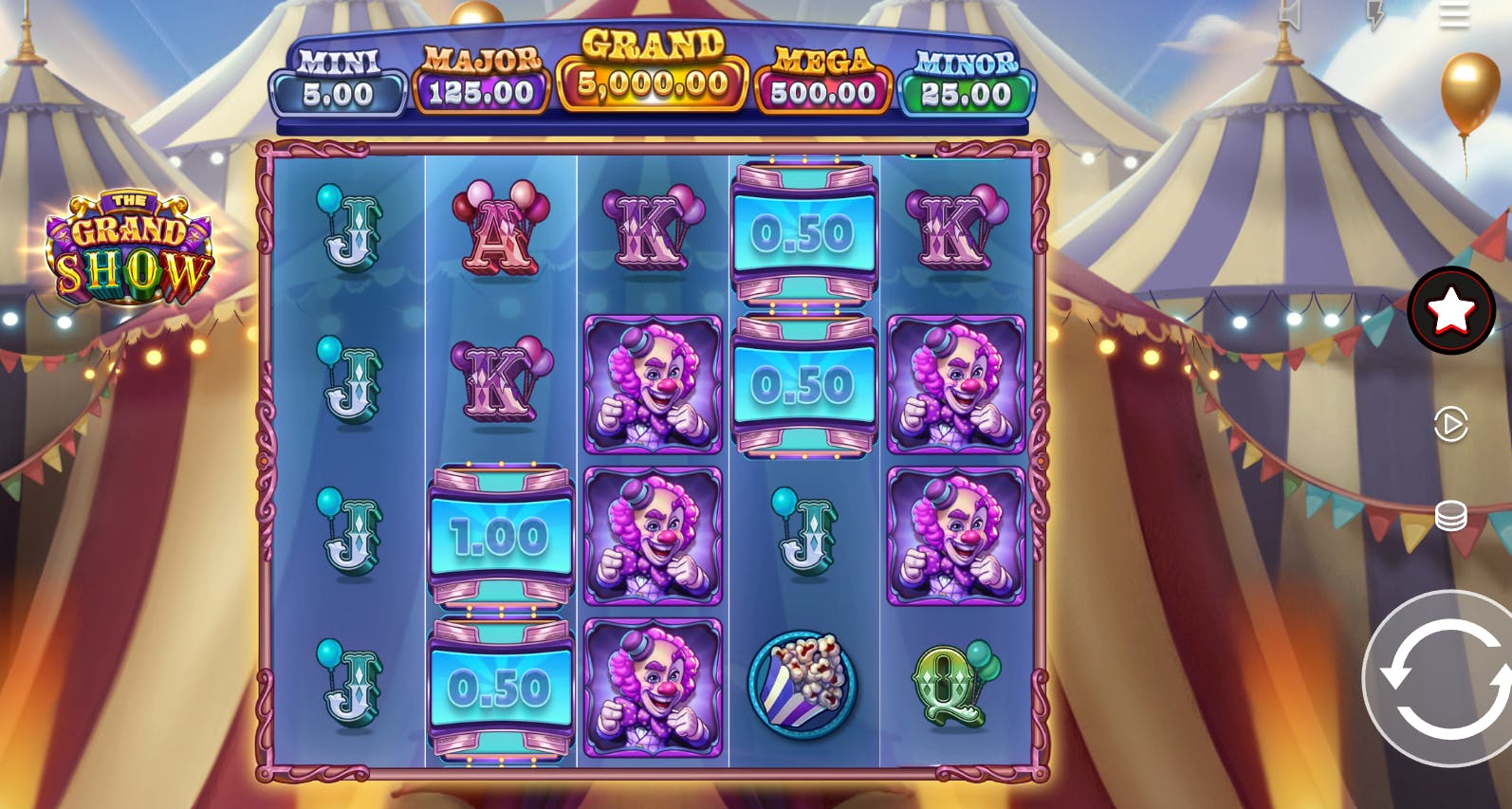This screenshot has width=1512, height=809.
Task: Open the coin stack bet settings
Action: tap(1450, 516)
